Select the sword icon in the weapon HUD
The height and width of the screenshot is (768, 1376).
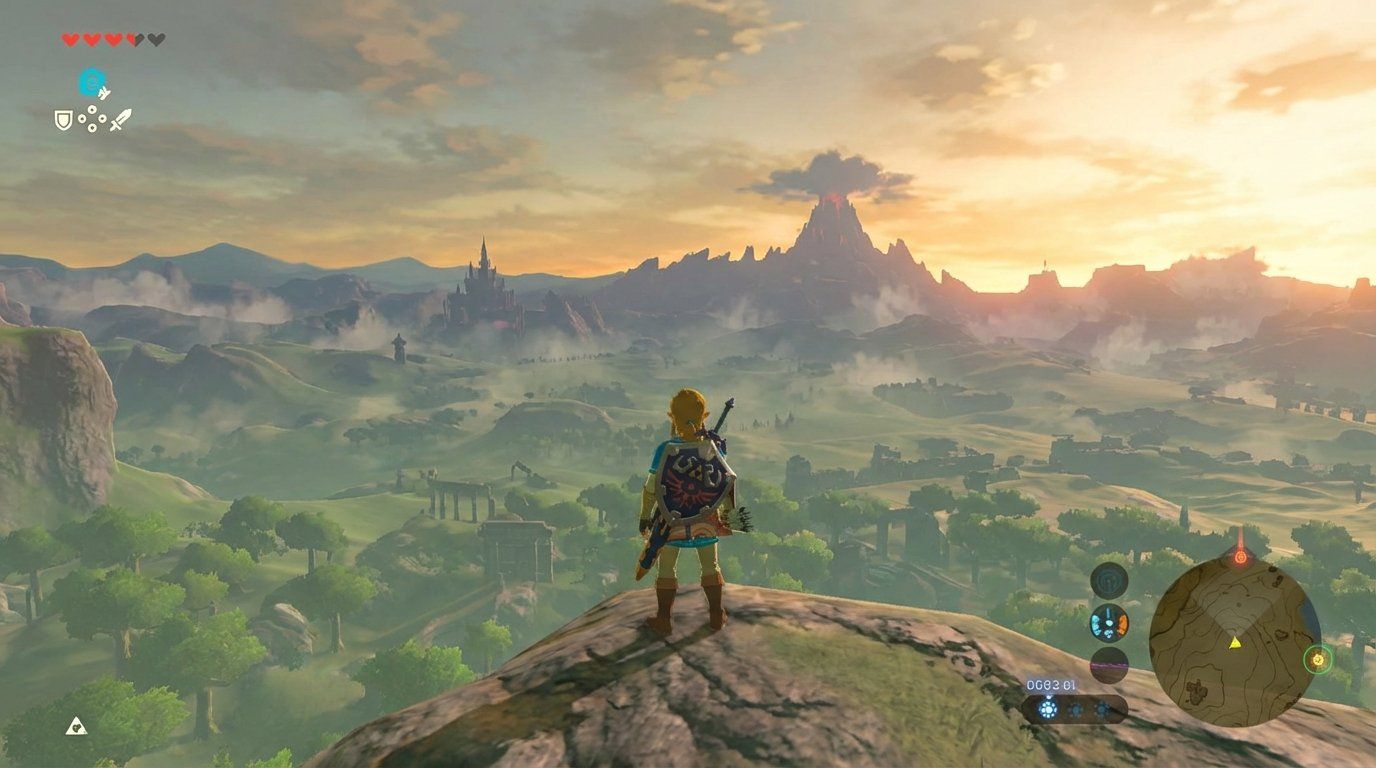pyautogui.click(x=122, y=120)
